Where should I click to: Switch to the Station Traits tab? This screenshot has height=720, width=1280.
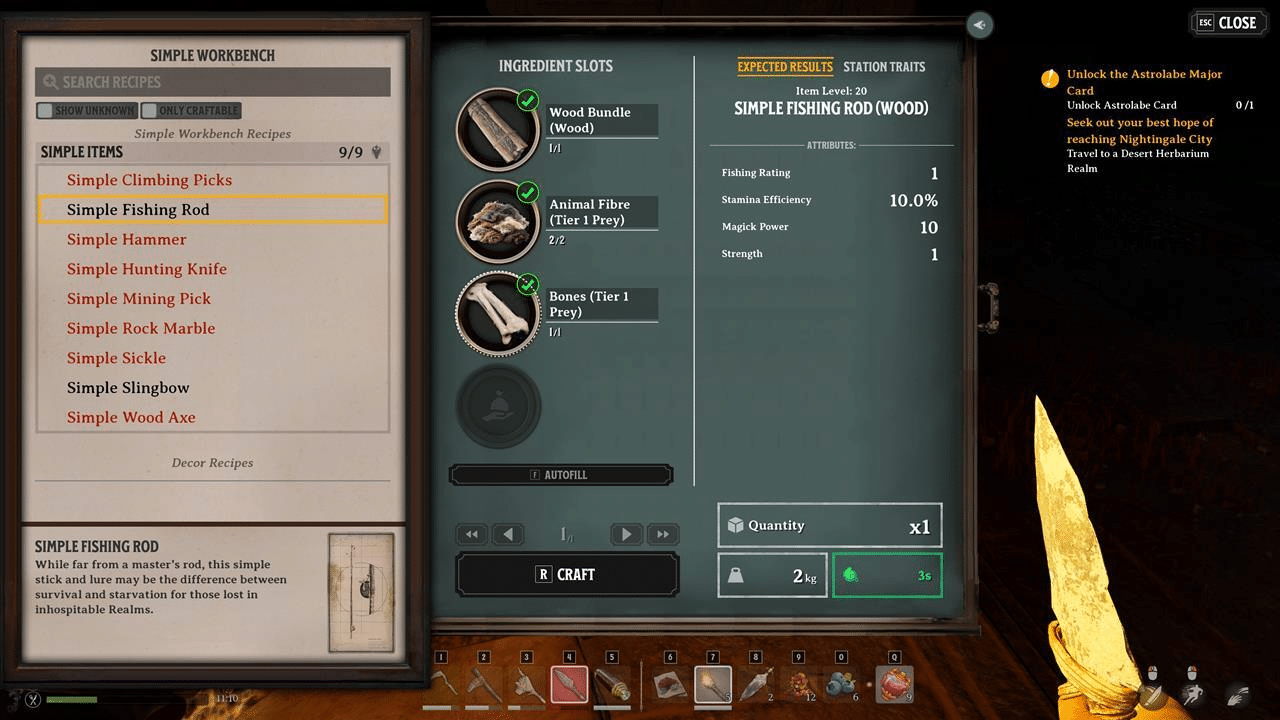(x=884, y=67)
